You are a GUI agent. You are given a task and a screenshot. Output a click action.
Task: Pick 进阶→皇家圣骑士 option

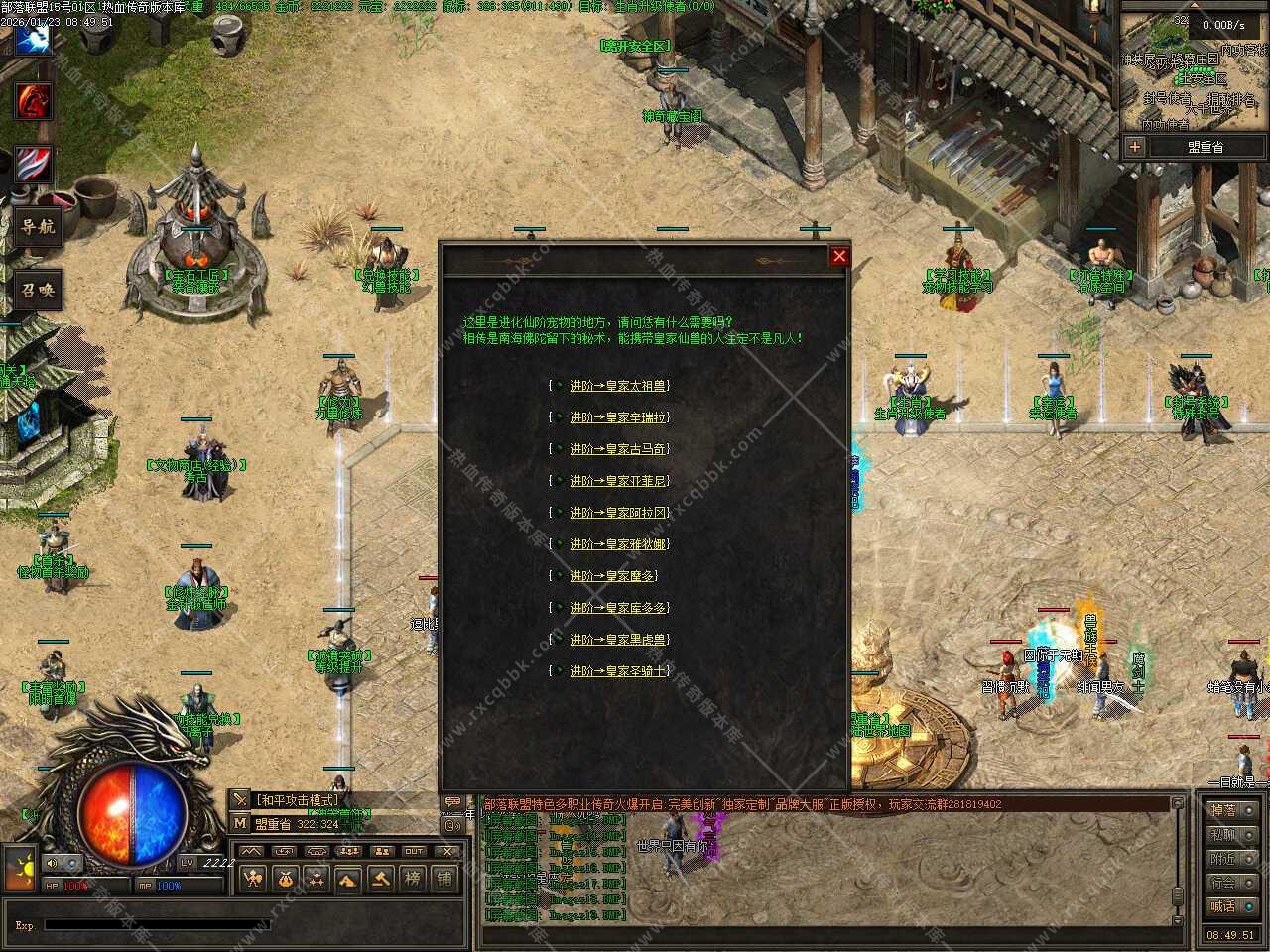[618, 671]
